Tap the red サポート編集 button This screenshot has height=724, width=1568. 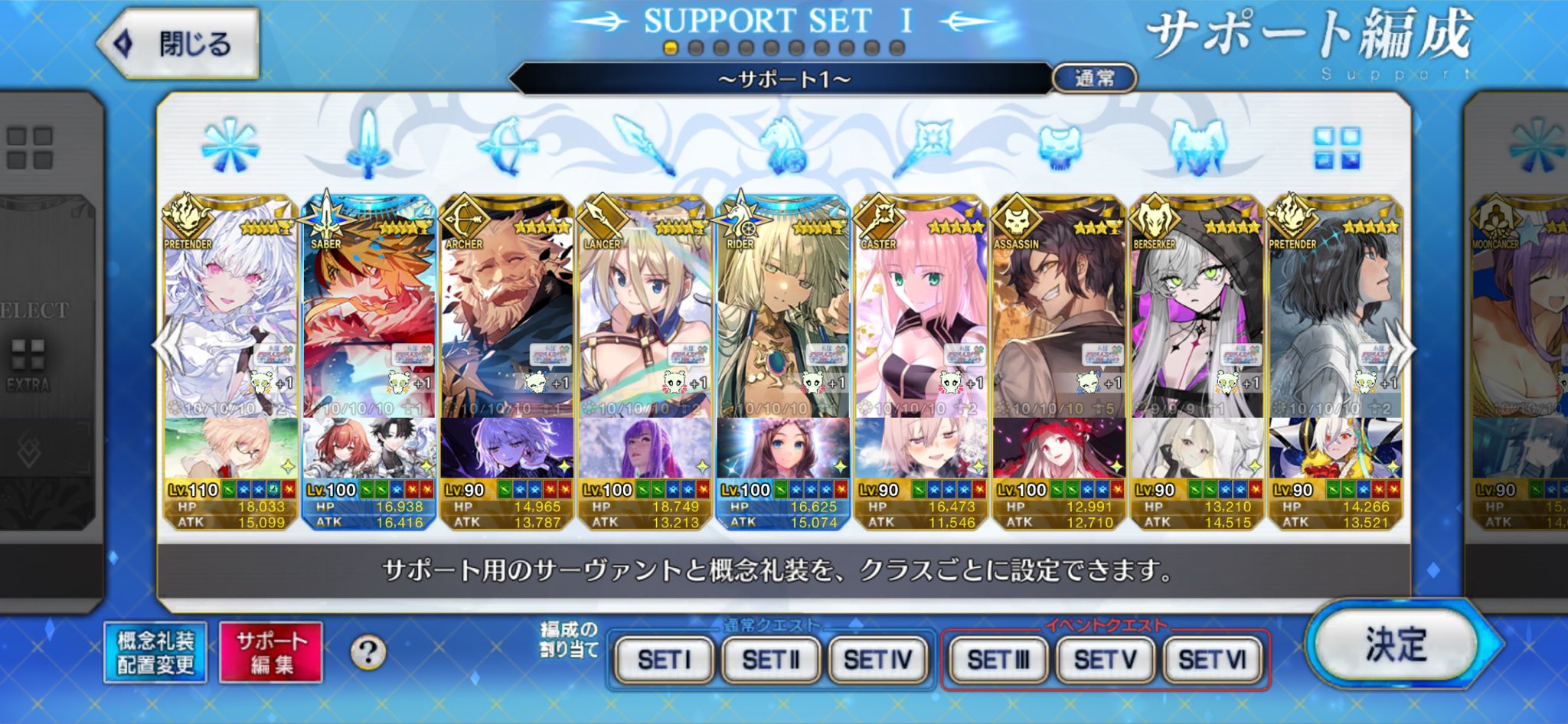(x=270, y=652)
